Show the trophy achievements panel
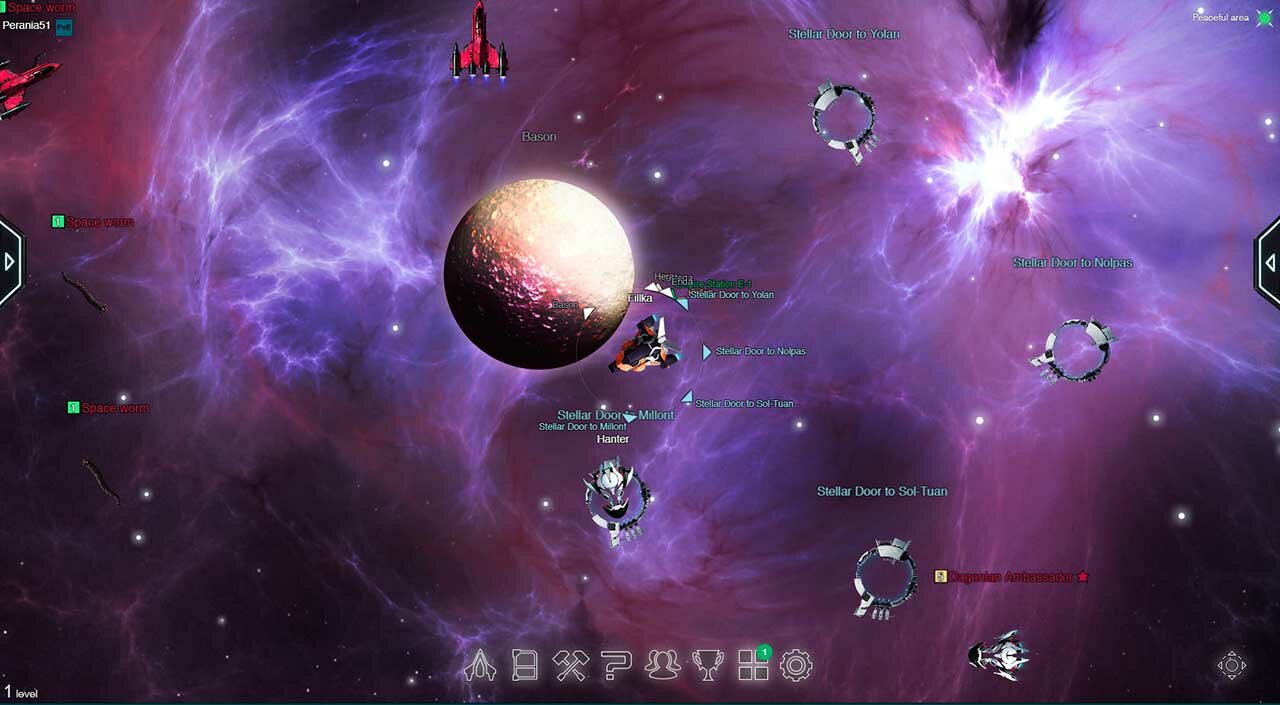 click(708, 665)
